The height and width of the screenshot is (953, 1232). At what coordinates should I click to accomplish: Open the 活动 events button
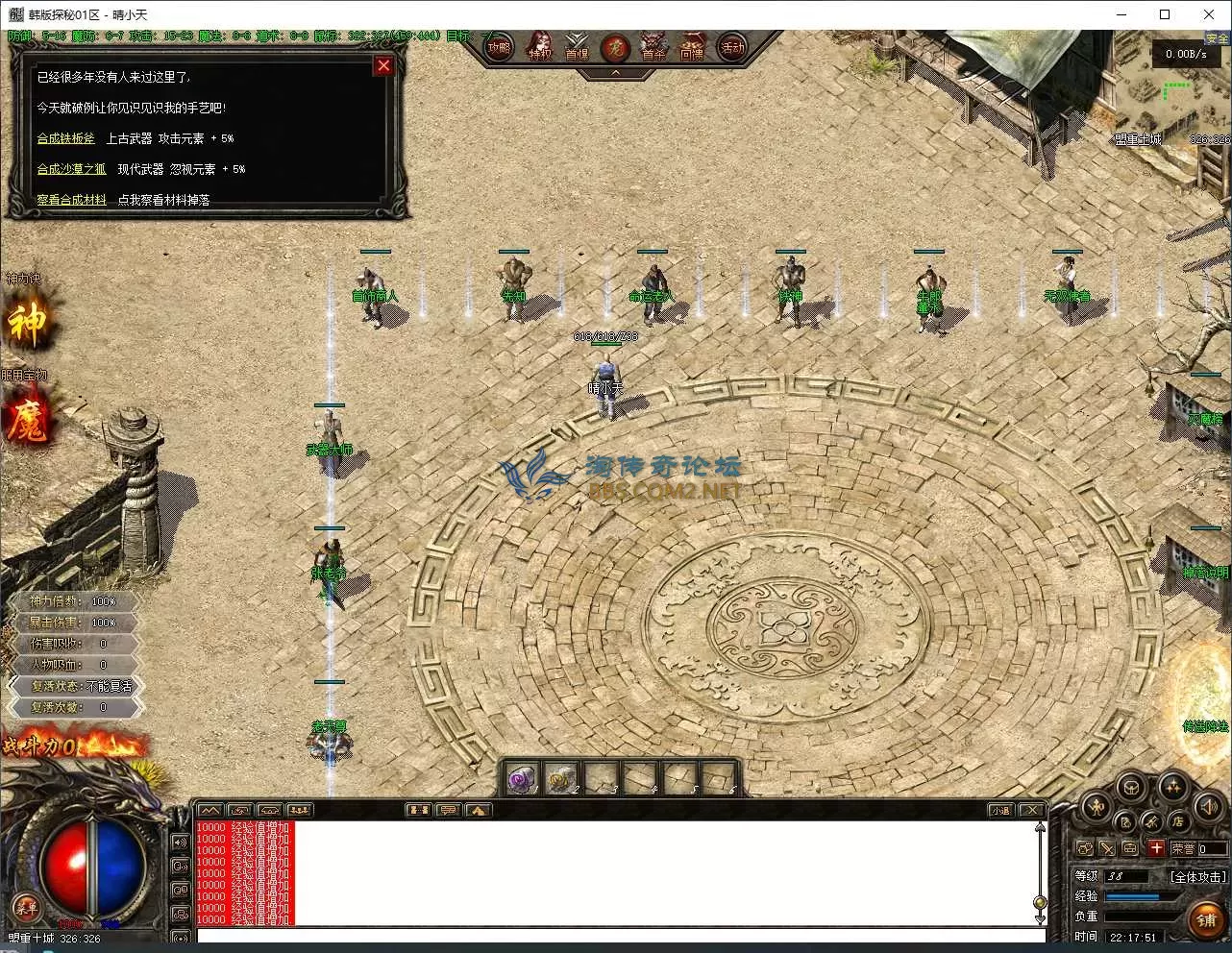(732, 47)
